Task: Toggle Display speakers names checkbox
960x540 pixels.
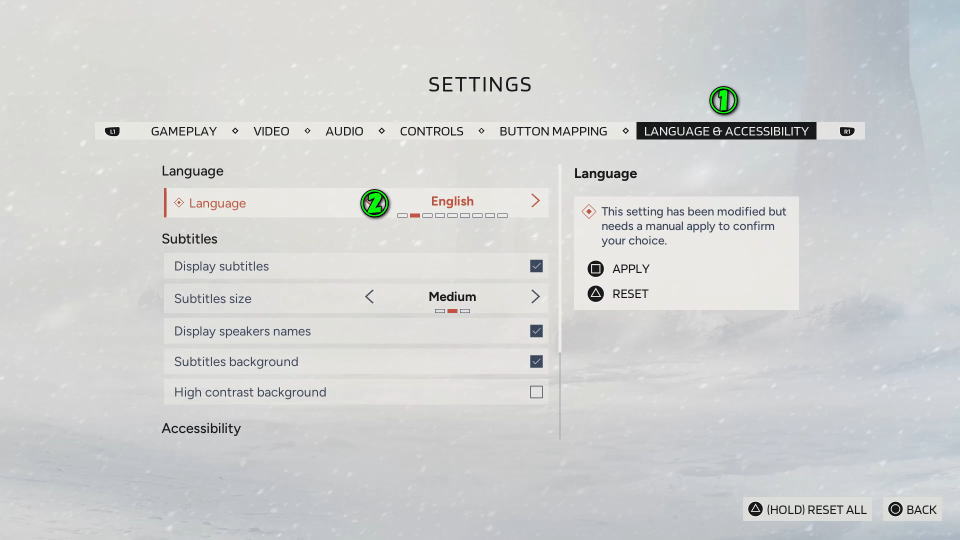Action: point(536,331)
